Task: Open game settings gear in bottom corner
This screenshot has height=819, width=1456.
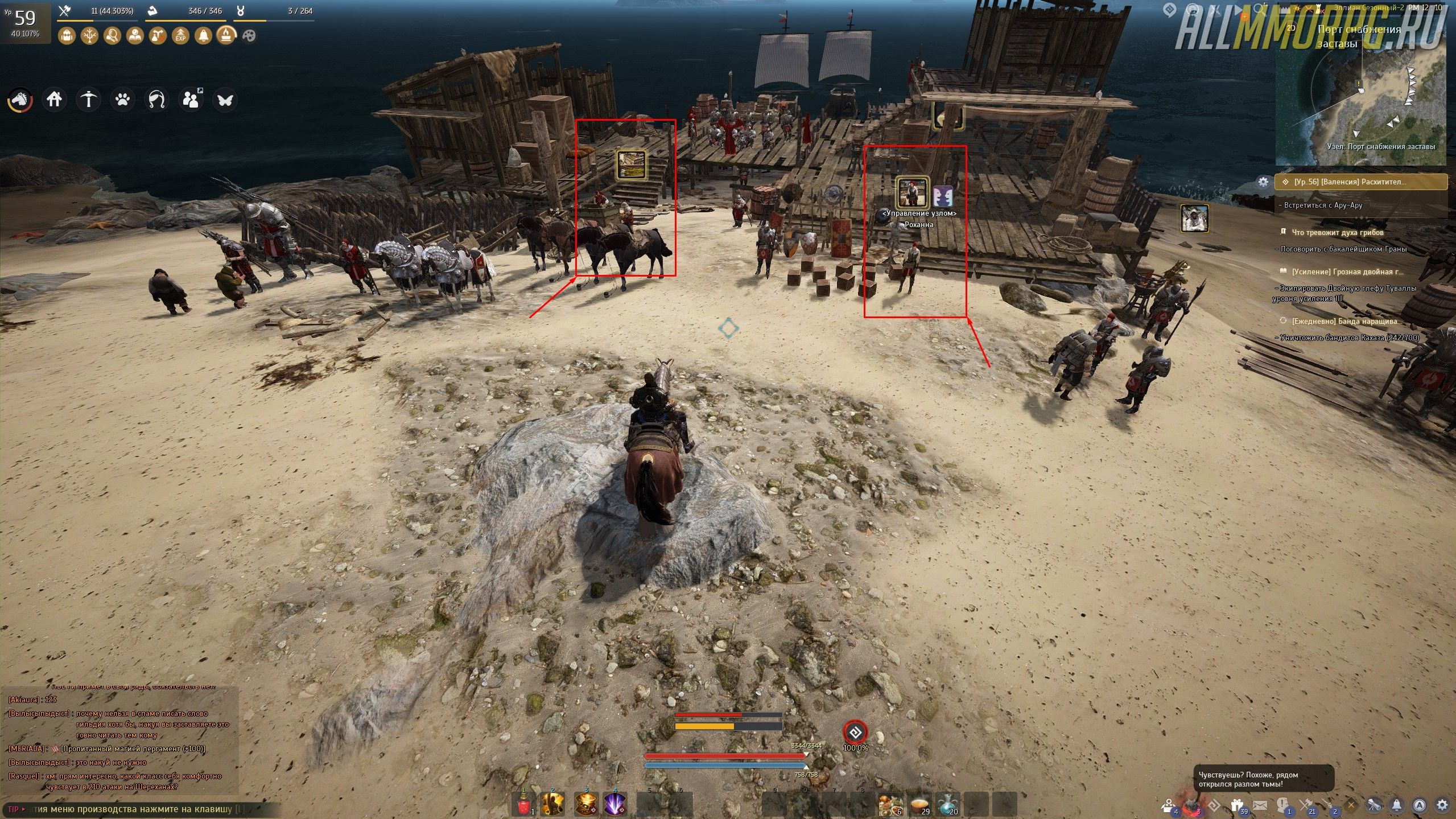Action: (1442, 805)
